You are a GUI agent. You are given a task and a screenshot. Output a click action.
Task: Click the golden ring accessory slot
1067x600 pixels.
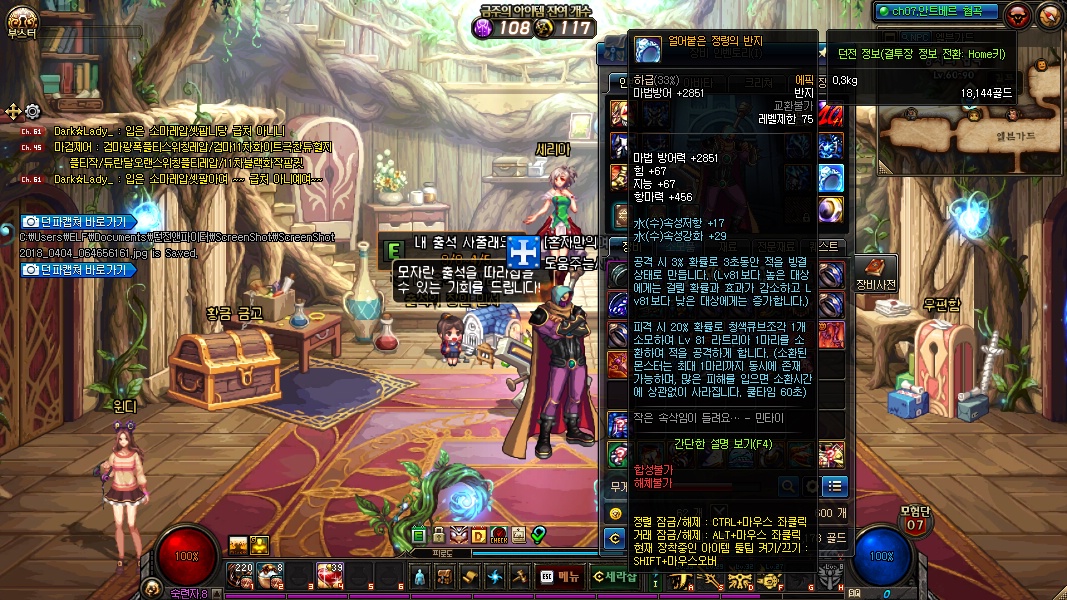pyautogui.click(x=831, y=209)
